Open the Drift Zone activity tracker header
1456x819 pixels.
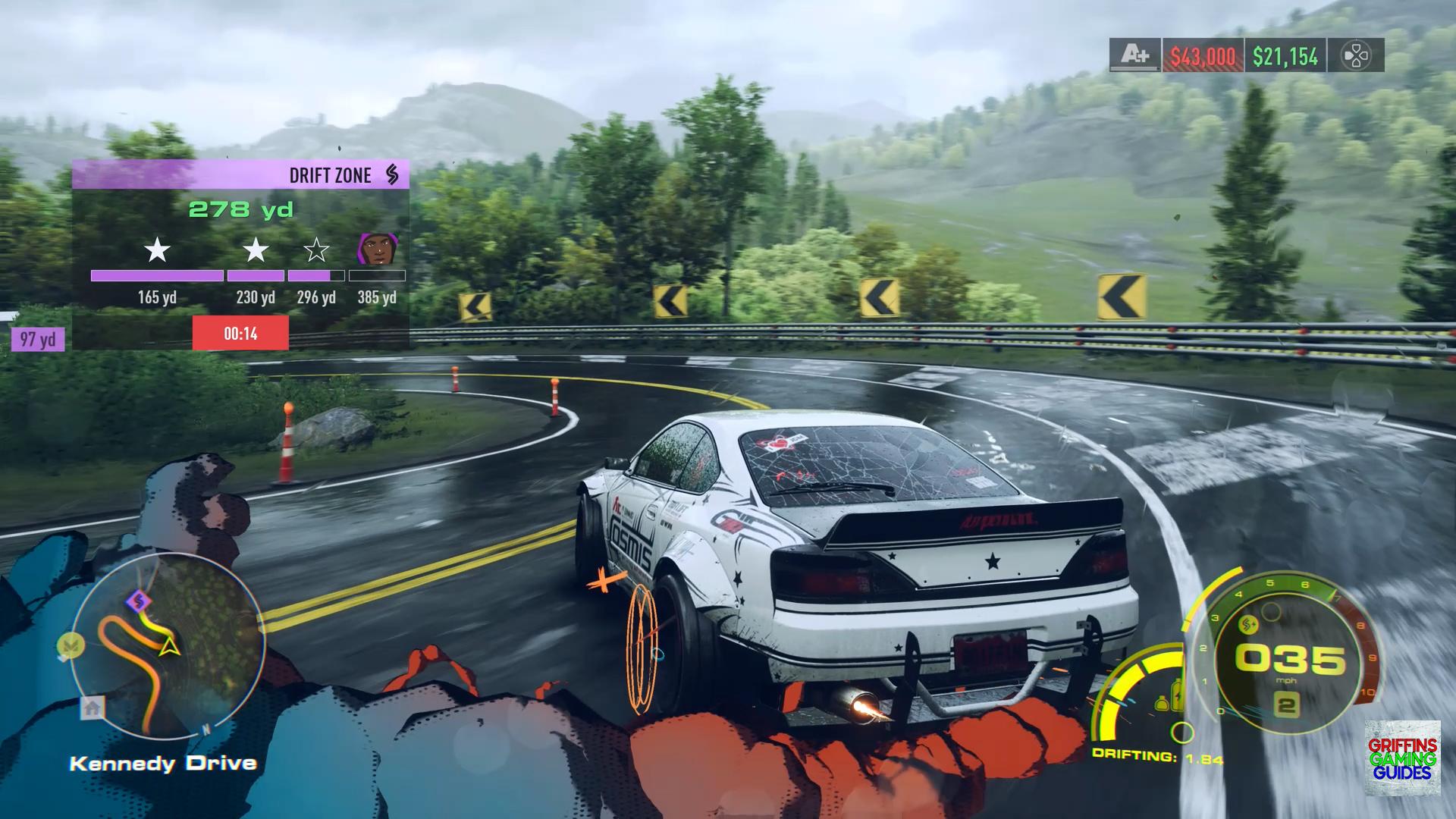[240, 174]
